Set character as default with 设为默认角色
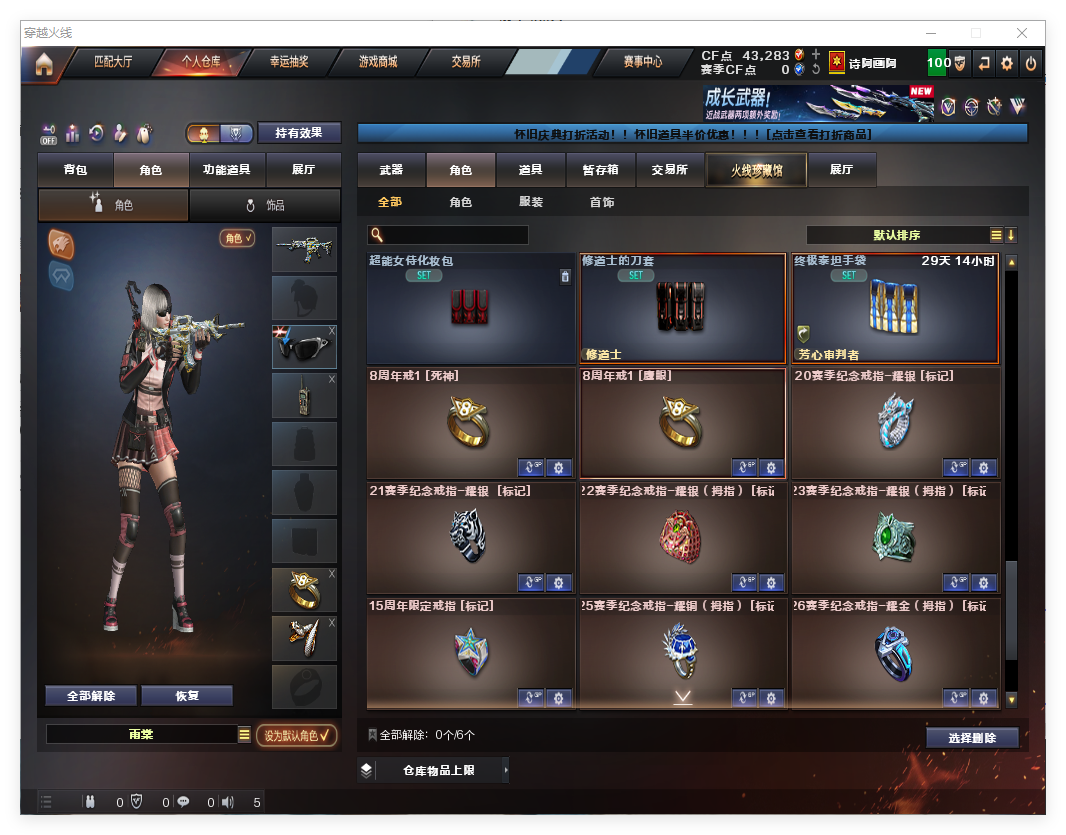The width and height of the screenshot is (1066, 835). tap(297, 735)
